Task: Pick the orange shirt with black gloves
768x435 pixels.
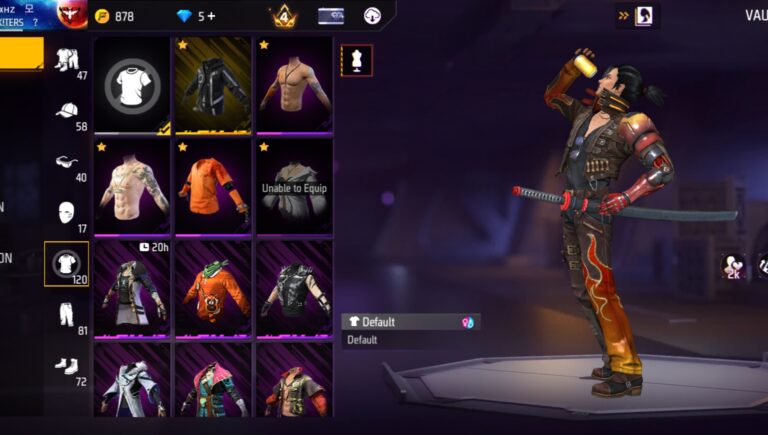Action: [x=213, y=185]
